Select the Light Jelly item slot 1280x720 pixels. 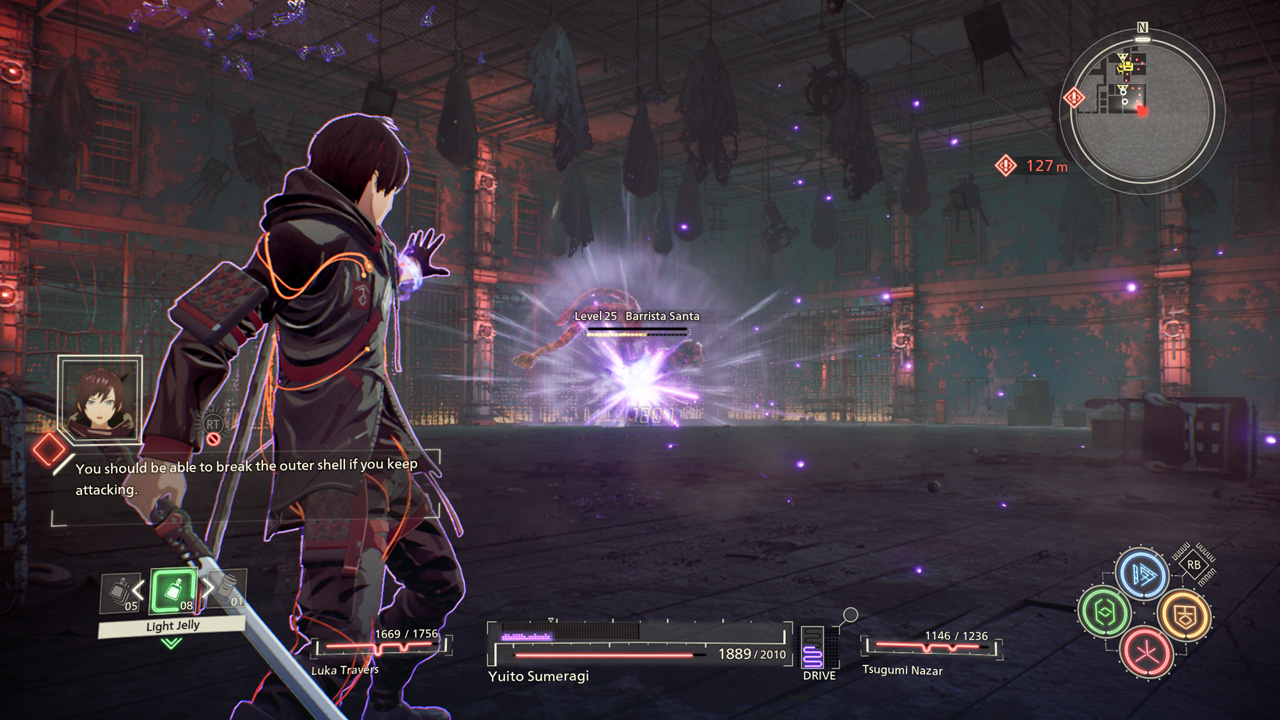(171, 591)
